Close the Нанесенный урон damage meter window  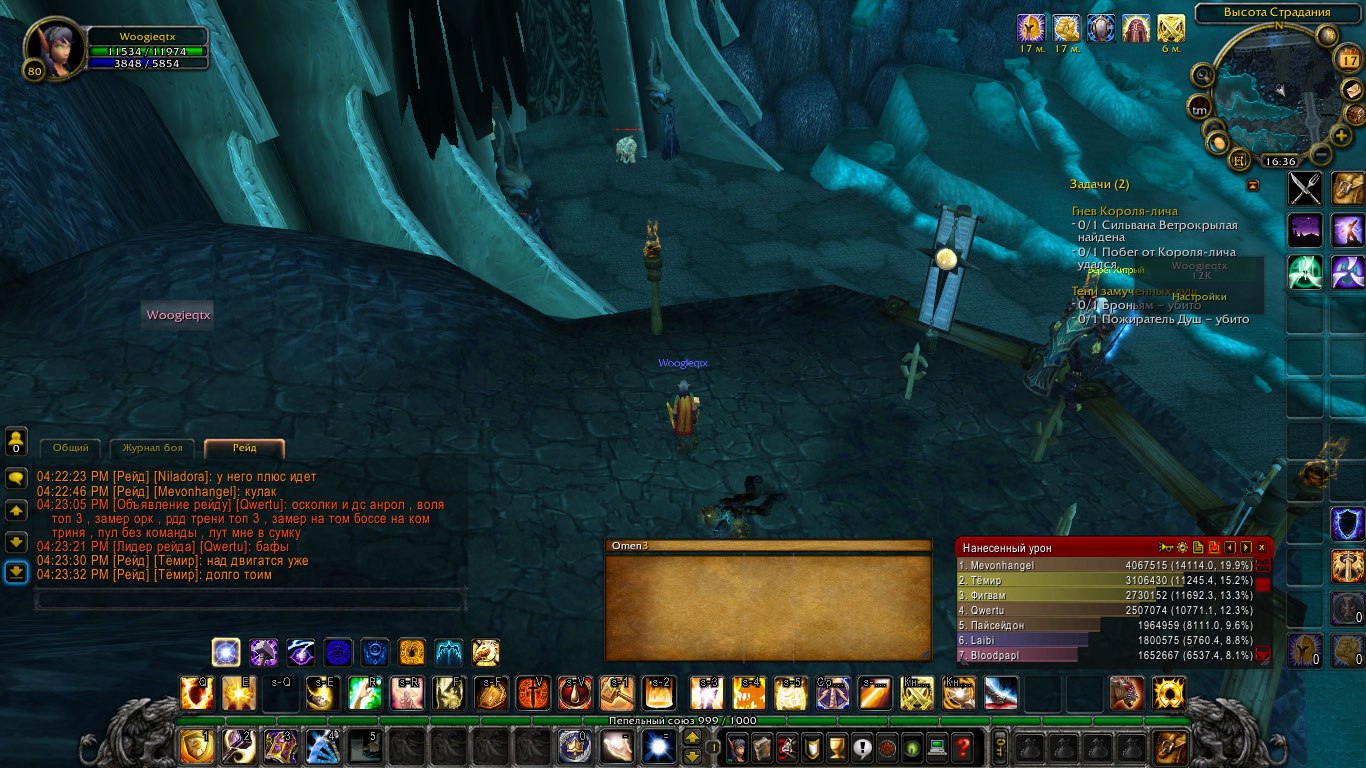[1262, 547]
